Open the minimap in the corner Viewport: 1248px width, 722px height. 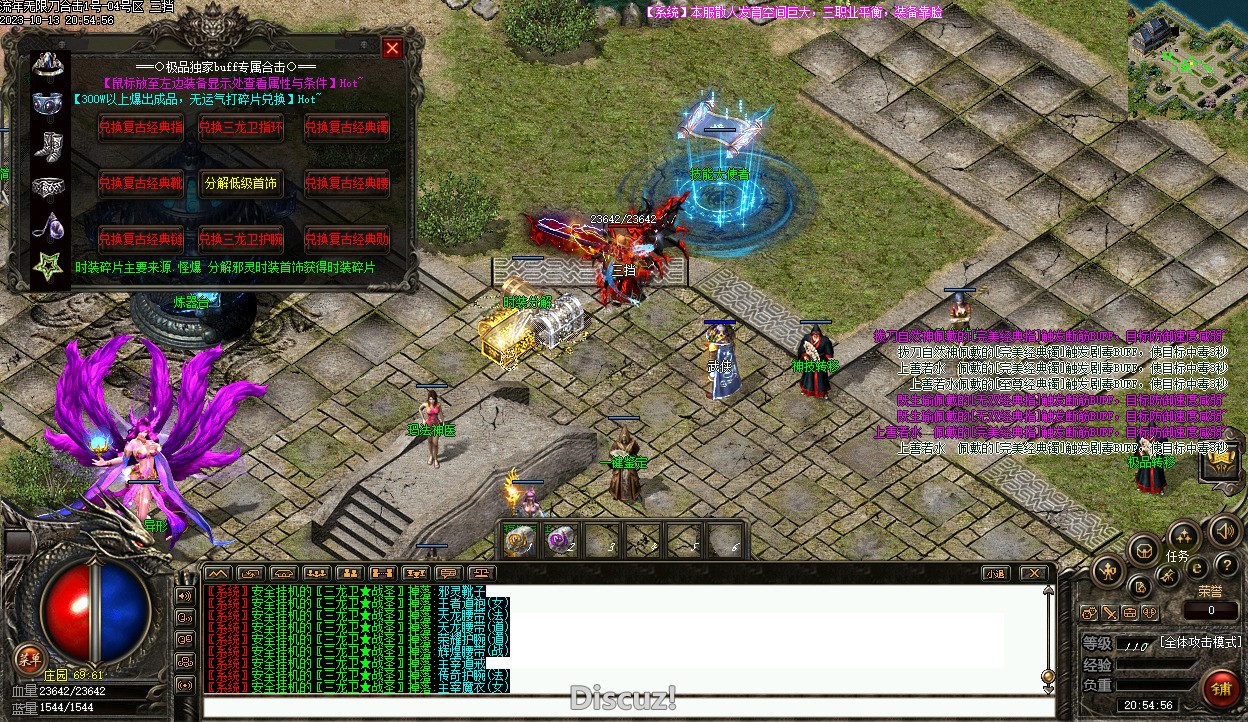pos(1187,58)
